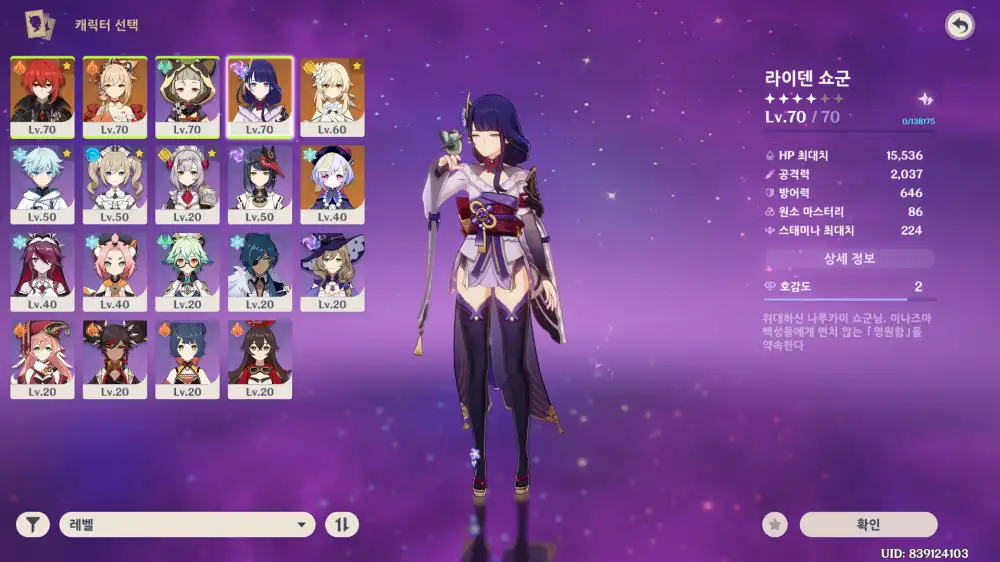Toggle the sort order arrows button
This screenshot has width=1000, height=562.
point(342,525)
